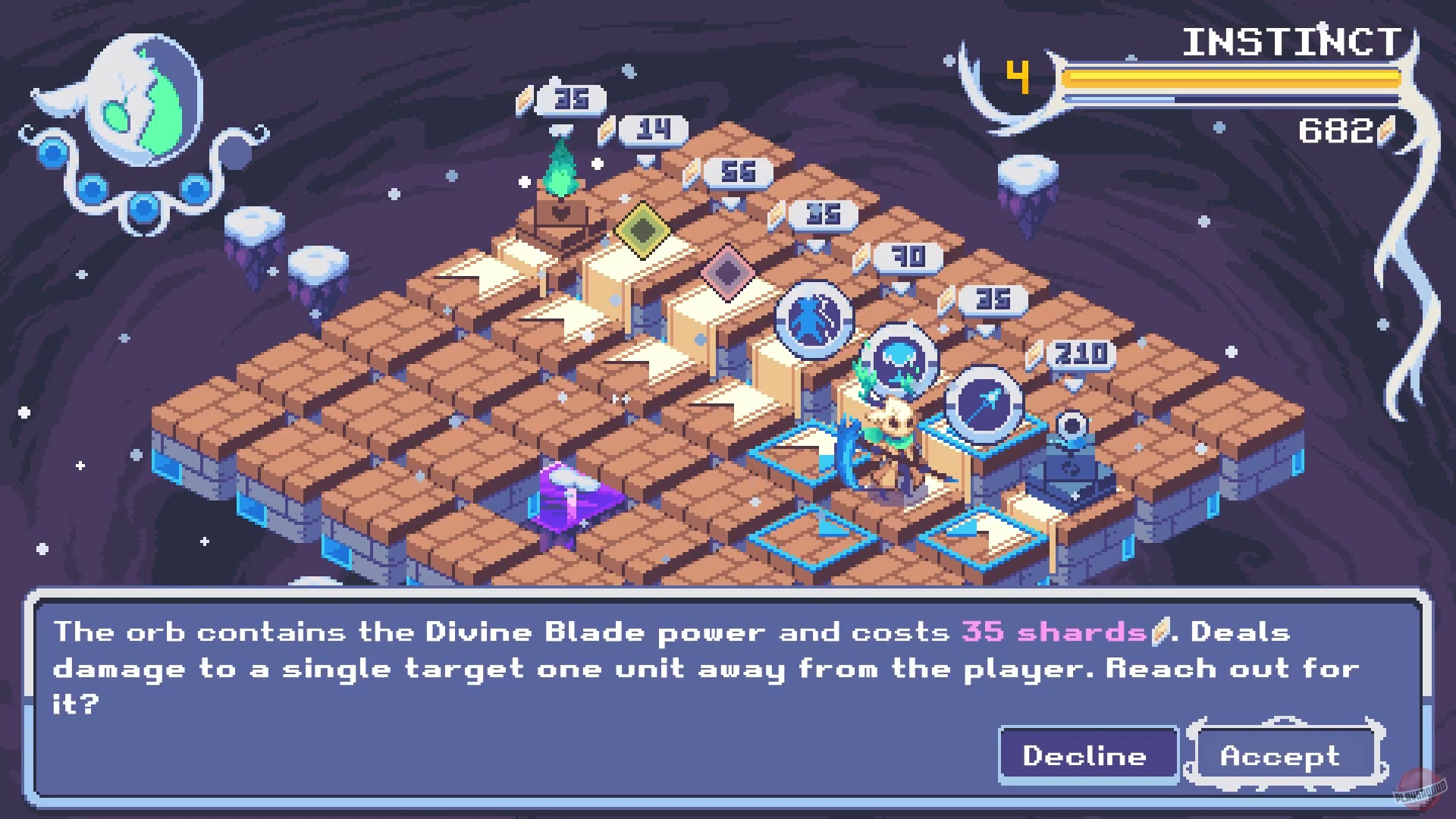Image resolution: width=1456 pixels, height=819 pixels.
Task: Click the chevron under the 56 price tag
Action: pyautogui.click(x=729, y=203)
